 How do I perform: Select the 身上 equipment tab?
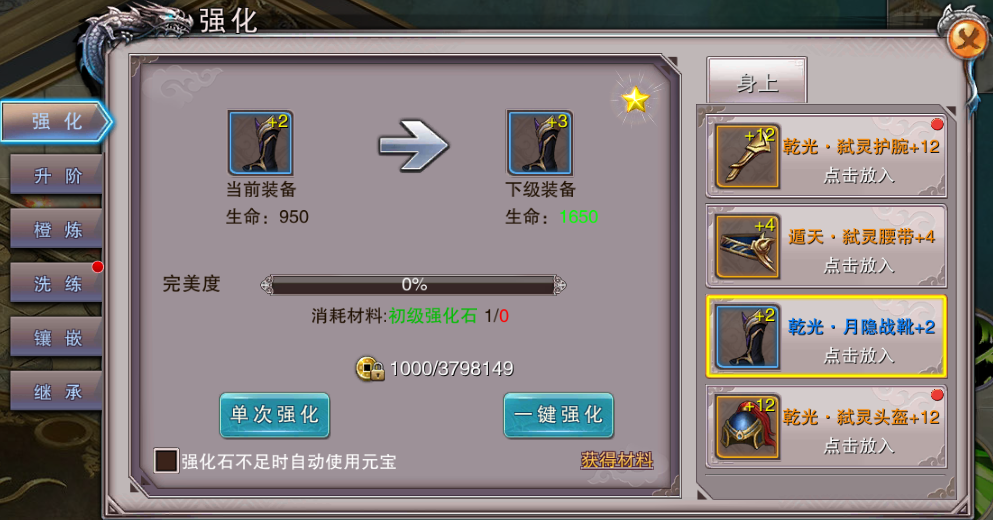pos(757,82)
